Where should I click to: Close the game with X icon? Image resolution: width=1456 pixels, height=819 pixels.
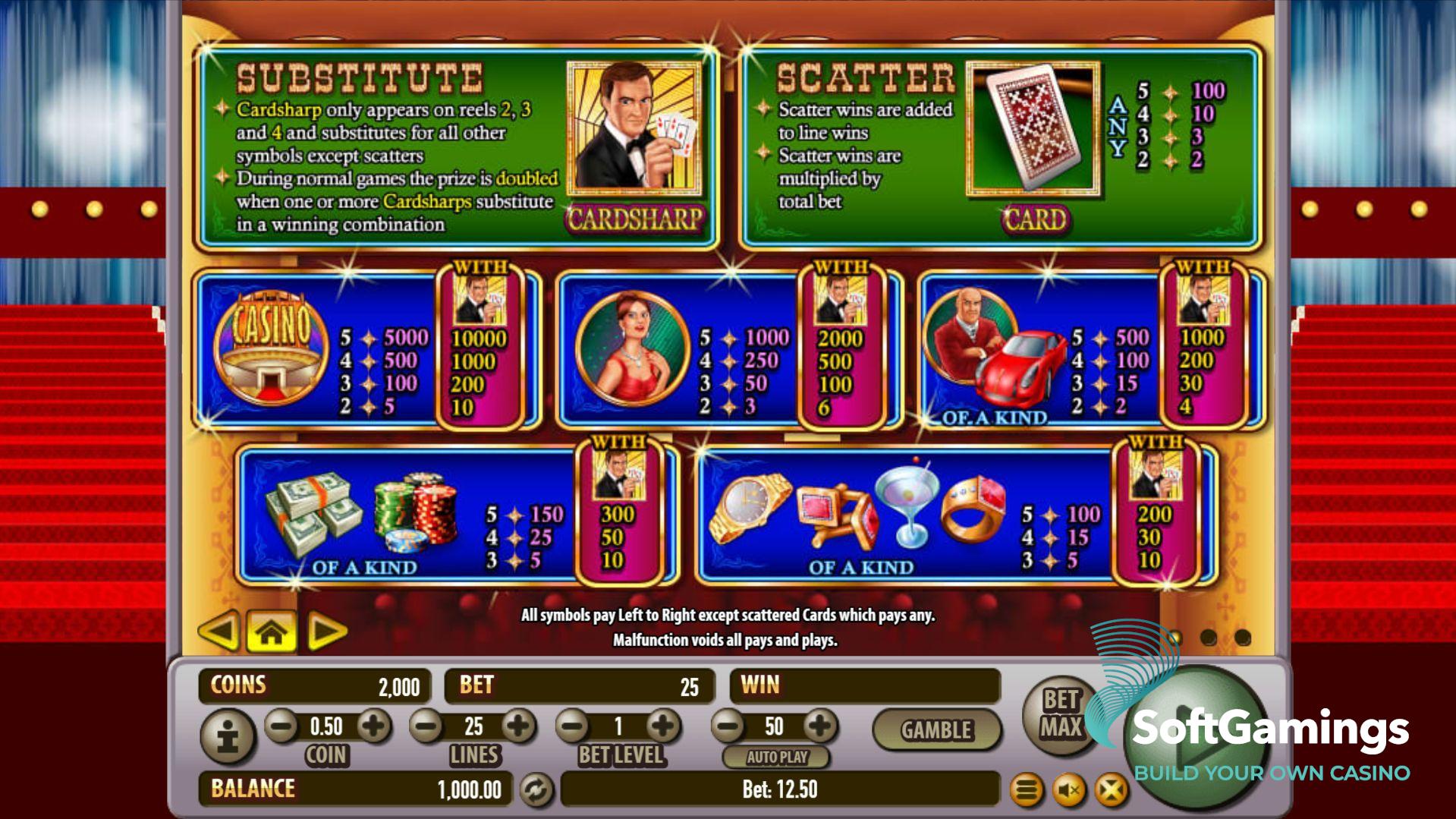pyautogui.click(x=1111, y=791)
